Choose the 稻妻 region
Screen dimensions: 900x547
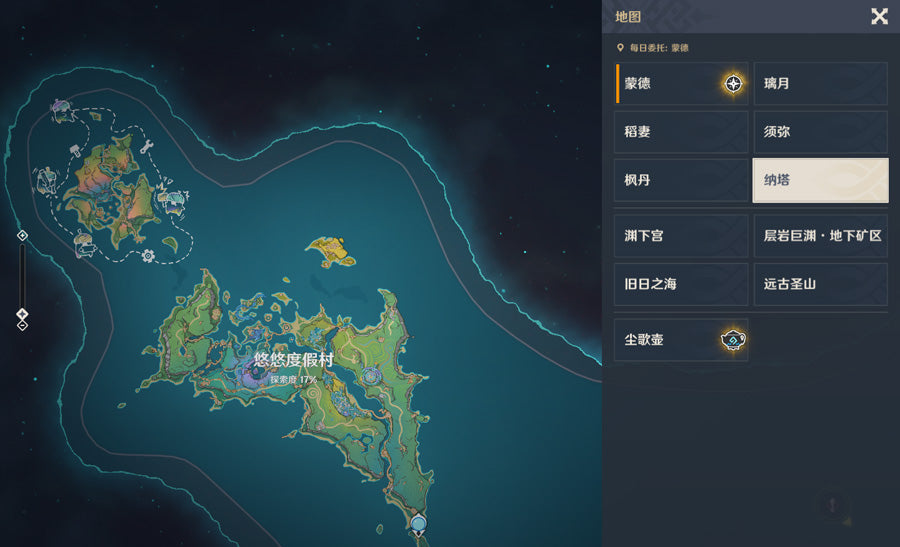coord(681,132)
